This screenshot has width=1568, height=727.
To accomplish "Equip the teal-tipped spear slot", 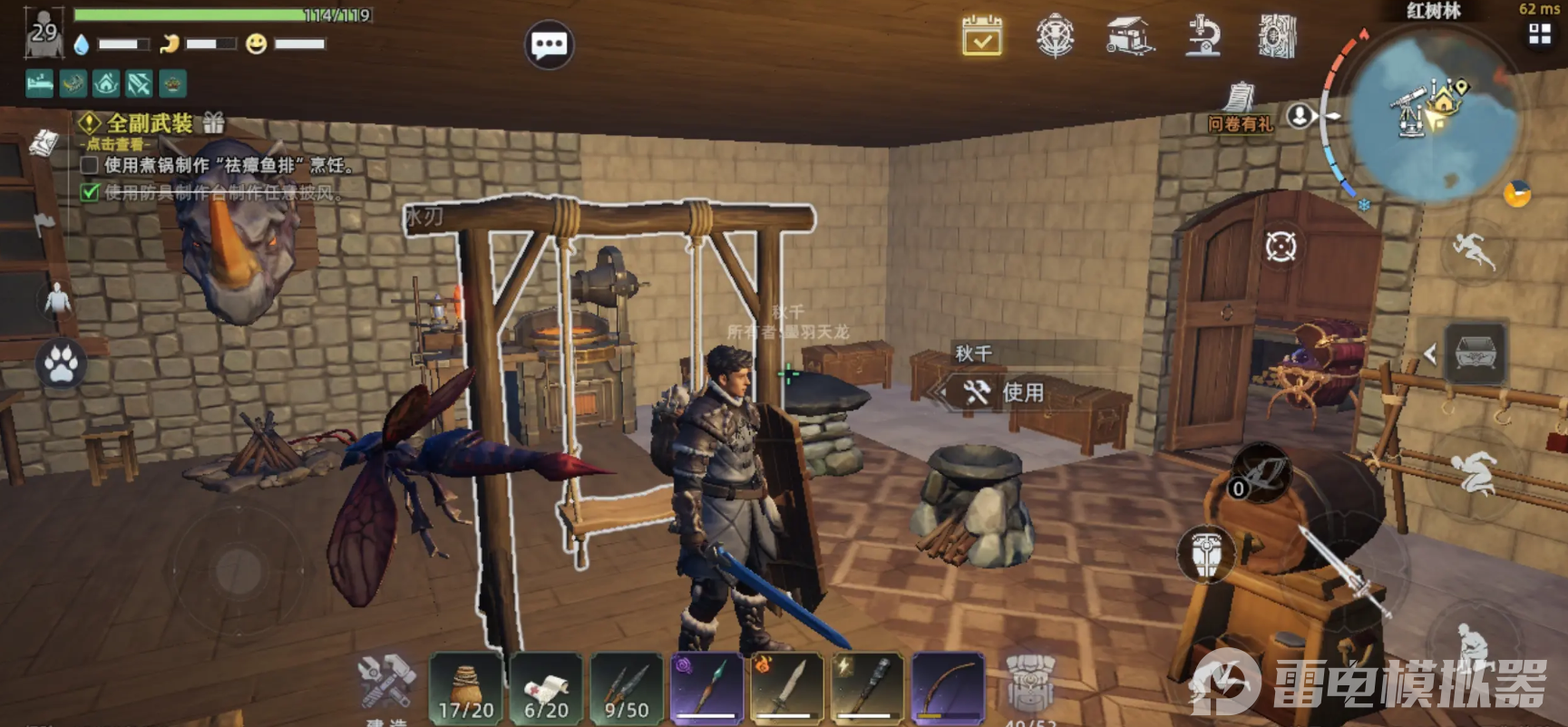I will coord(706,689).
